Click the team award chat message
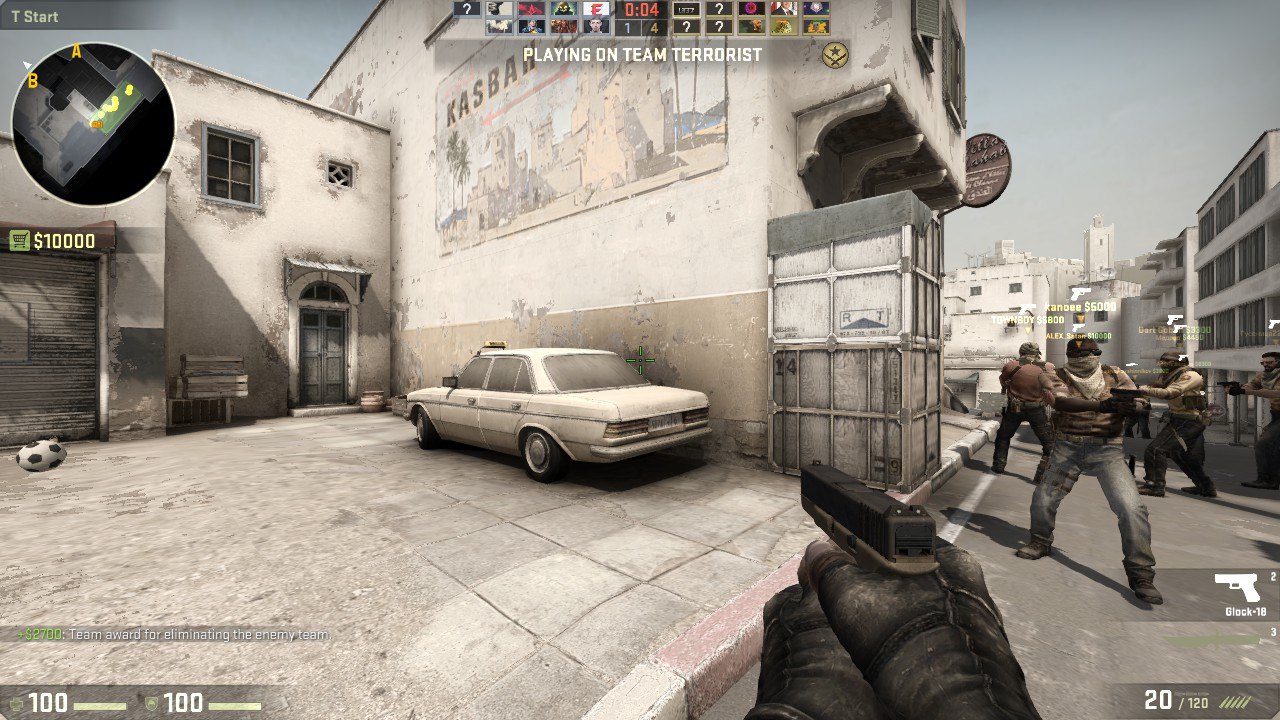The height and width of the screenshot is (720, 1280). click(x=170, y=634)
